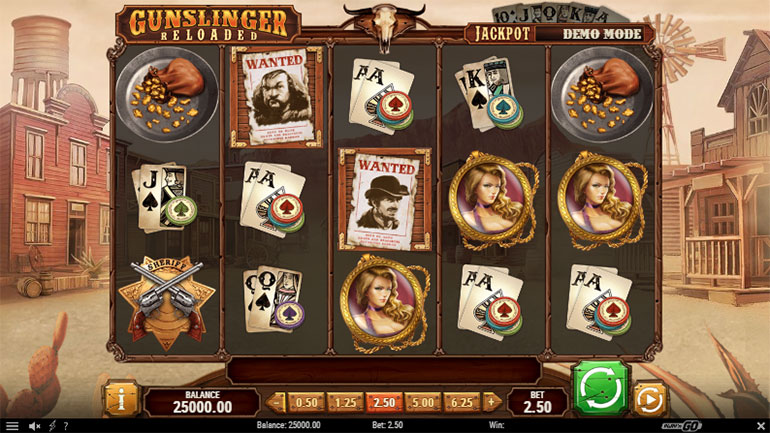Toggle fast play lightning icon
The height and width of the screenshot is (433, 770).
tap(52, 426)
